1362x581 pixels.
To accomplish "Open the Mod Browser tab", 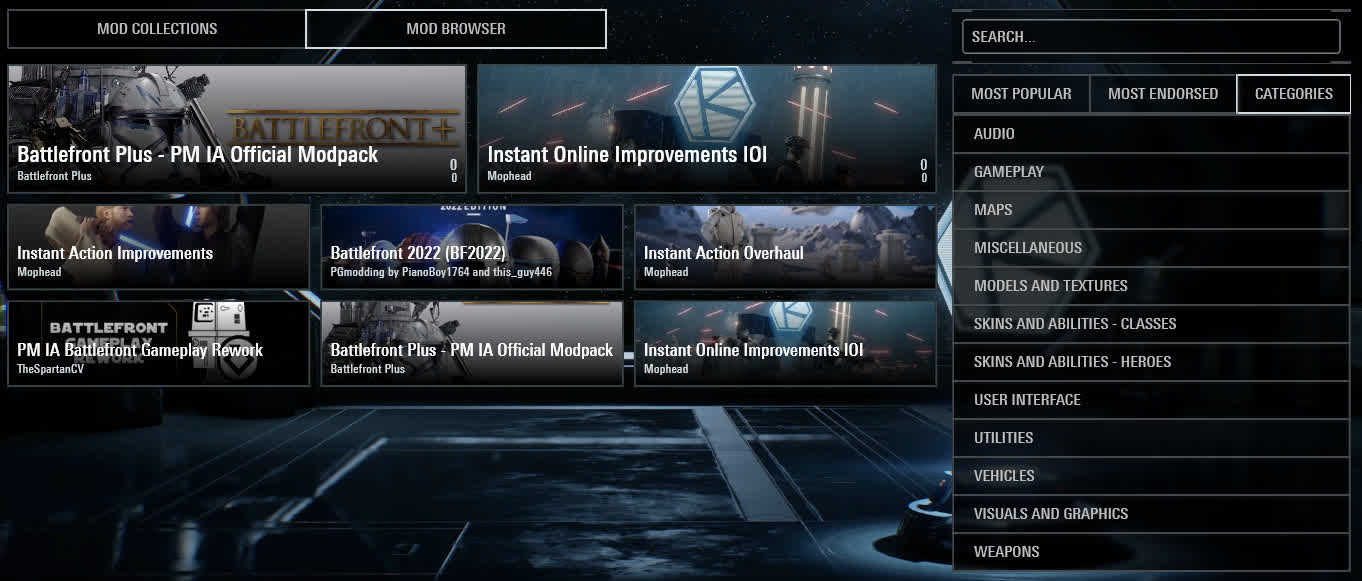I will 456,29.
